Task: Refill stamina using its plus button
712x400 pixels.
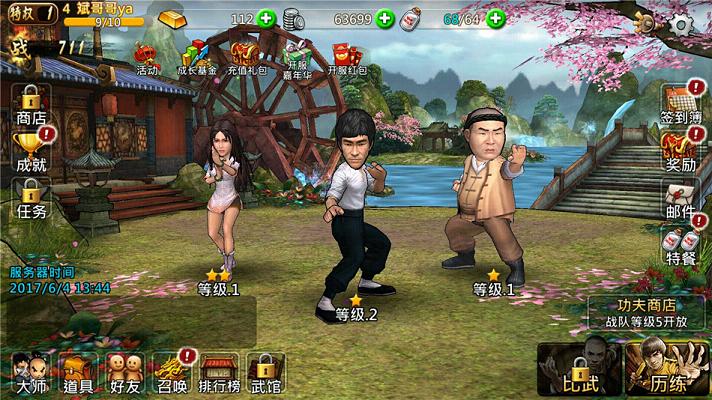Action: [496, 19]
